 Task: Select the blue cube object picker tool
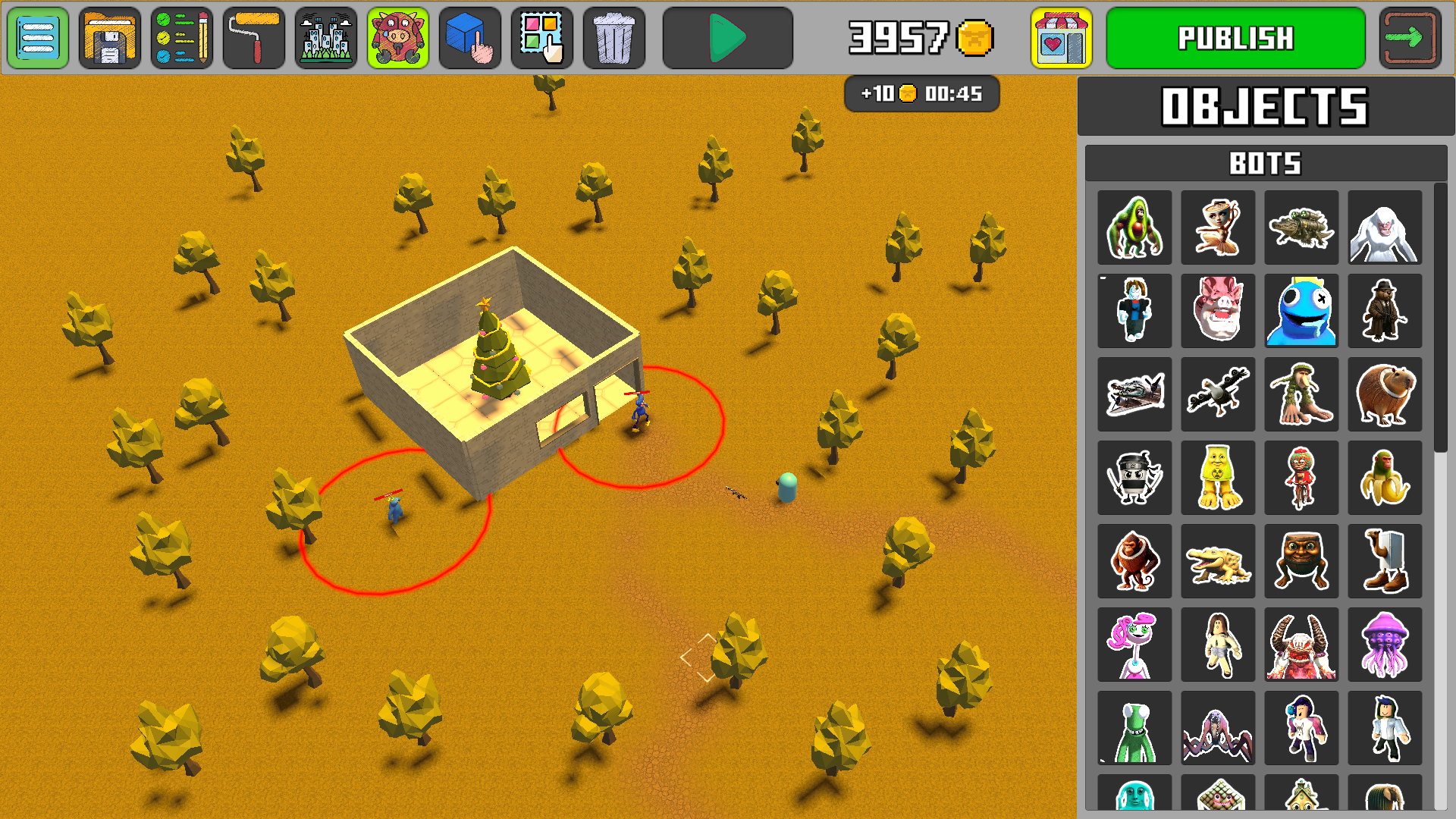coord(469,37)
